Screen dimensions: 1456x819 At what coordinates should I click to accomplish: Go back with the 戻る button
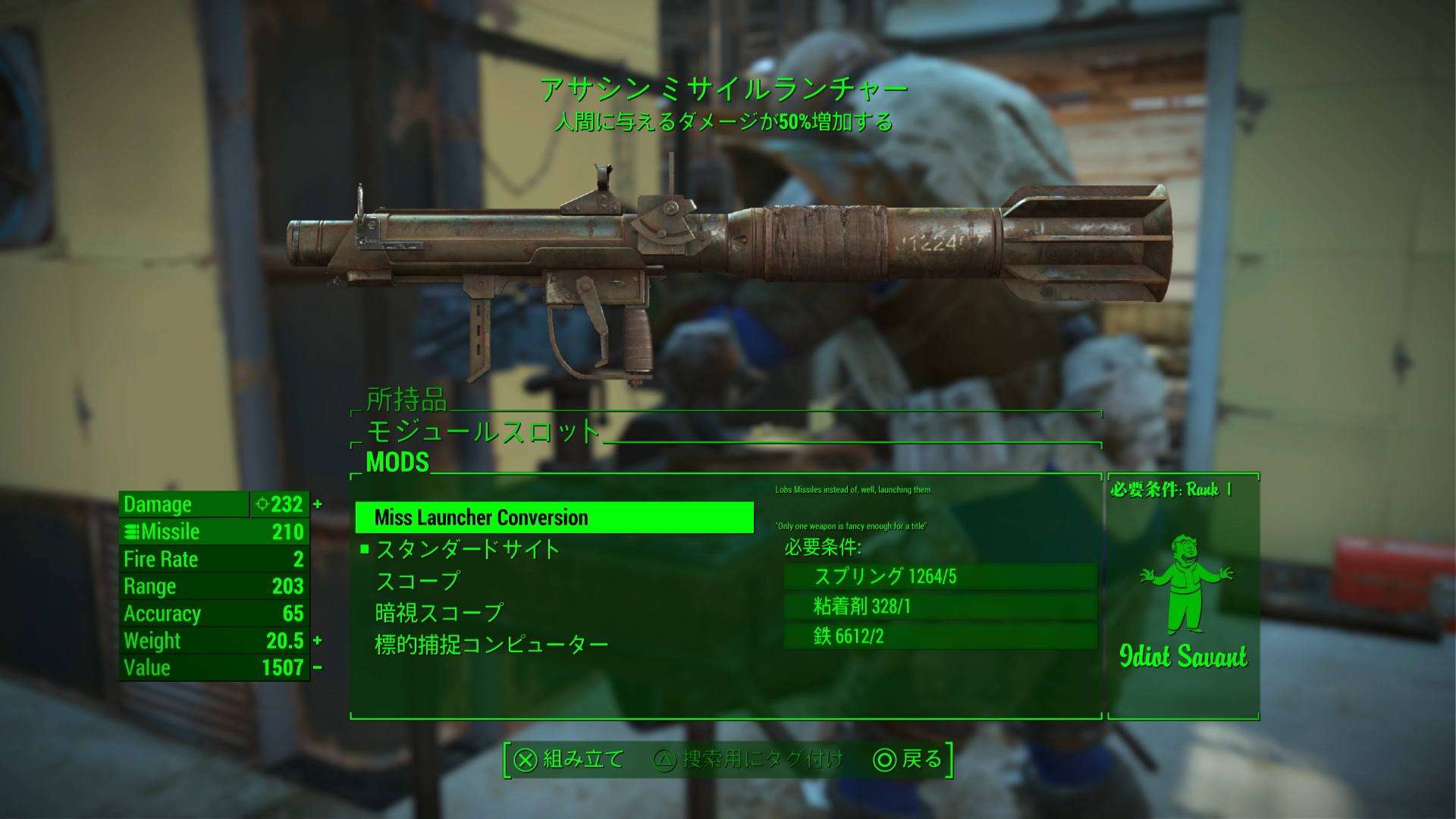(x=908, y=759)
